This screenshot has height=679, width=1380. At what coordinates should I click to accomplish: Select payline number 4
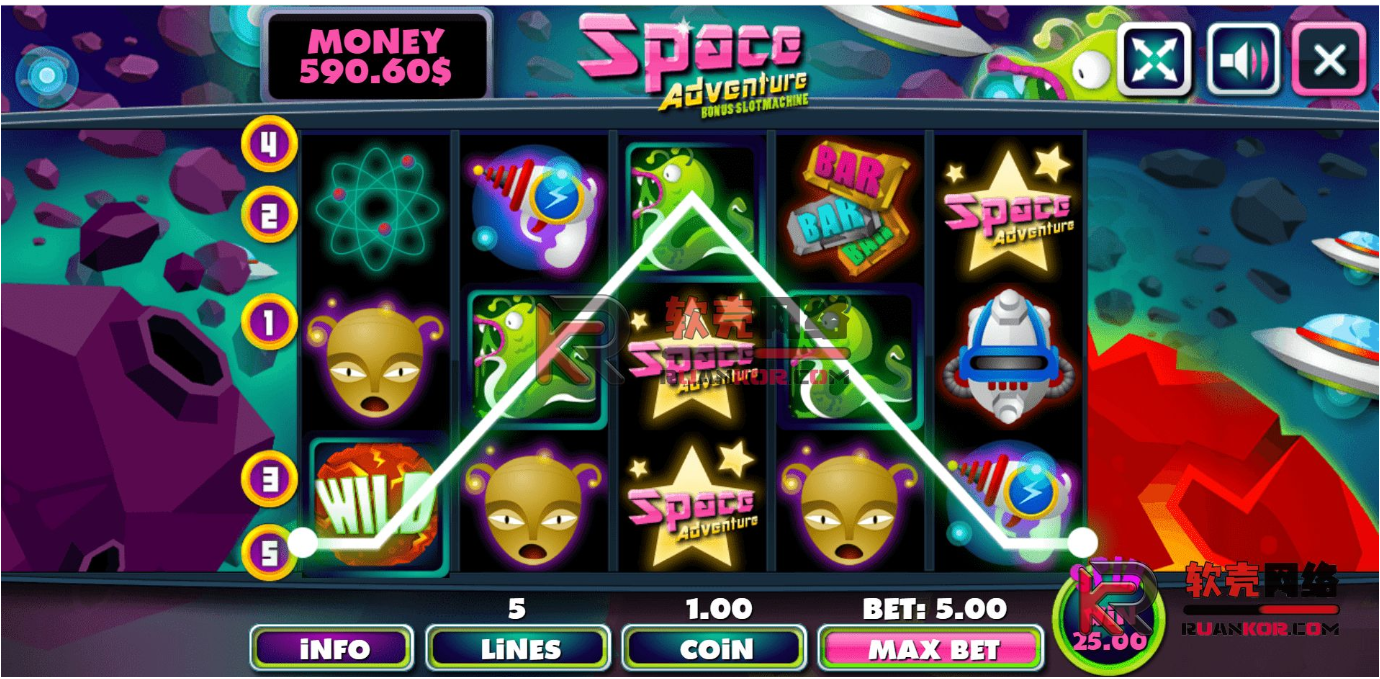click(268, 144)
